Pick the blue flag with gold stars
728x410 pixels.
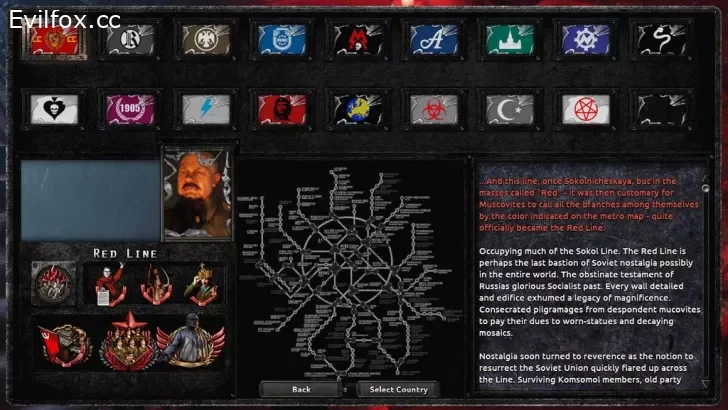point(359,108)
